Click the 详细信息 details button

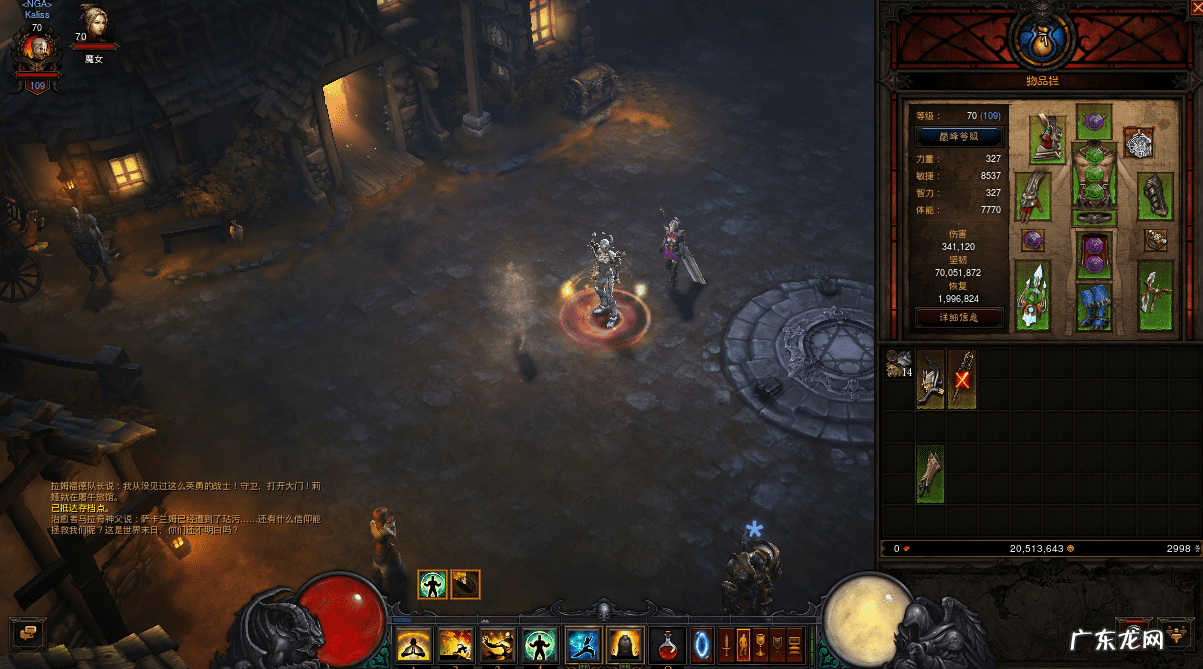(x=958, y=318)
